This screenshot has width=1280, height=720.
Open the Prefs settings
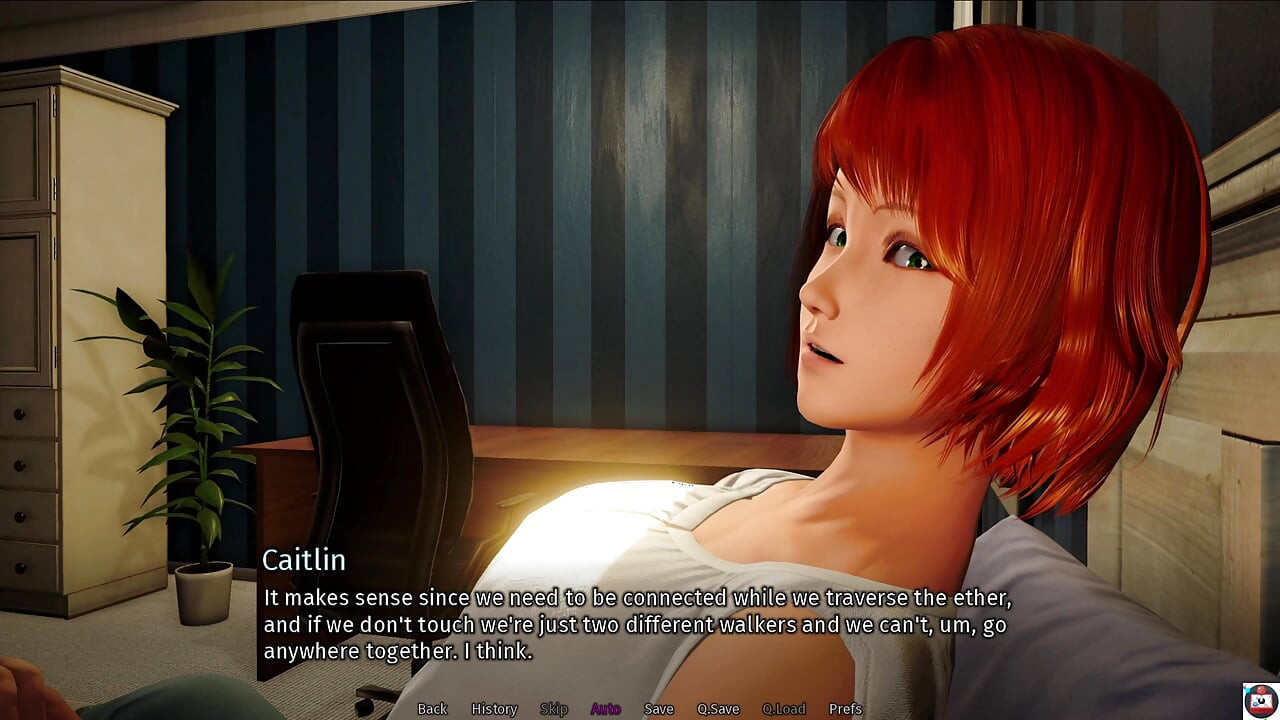click(845, 709)
